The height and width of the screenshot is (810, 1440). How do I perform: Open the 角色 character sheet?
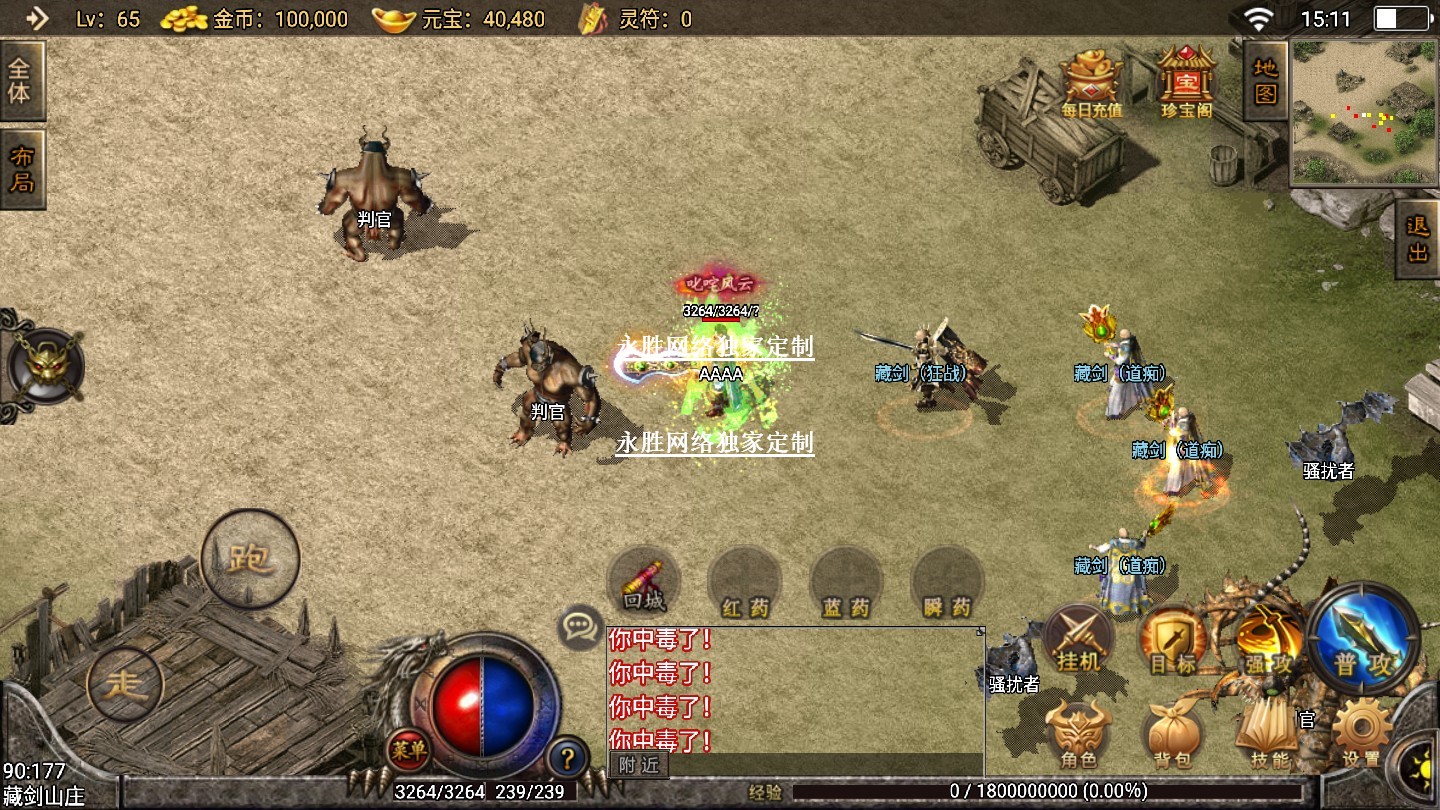click(1079, 735)
